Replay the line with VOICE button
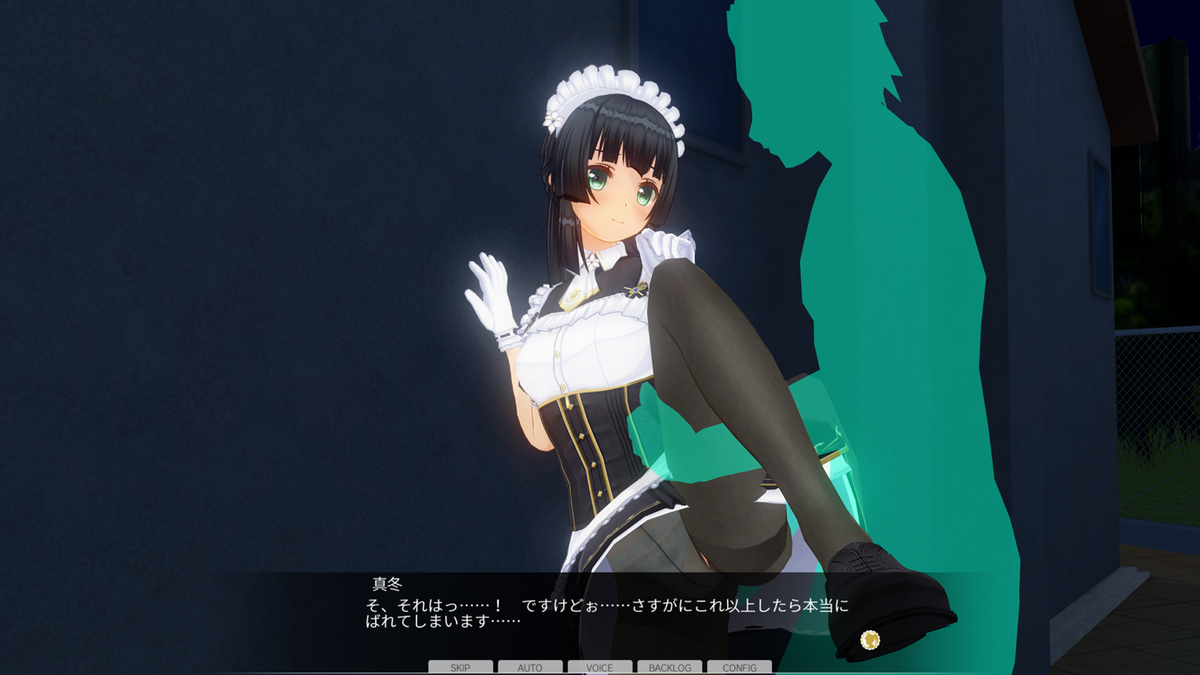Image resolution: width=1200 pixels, height=675 pixels. click(x=600, y=667)
